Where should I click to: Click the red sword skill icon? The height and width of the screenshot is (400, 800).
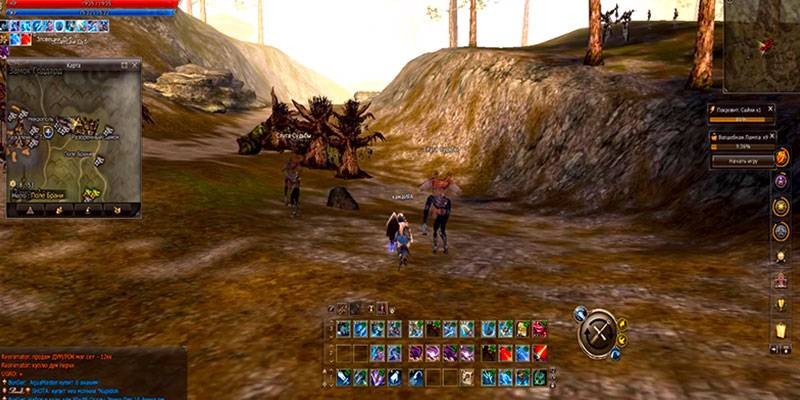point(540,352)
